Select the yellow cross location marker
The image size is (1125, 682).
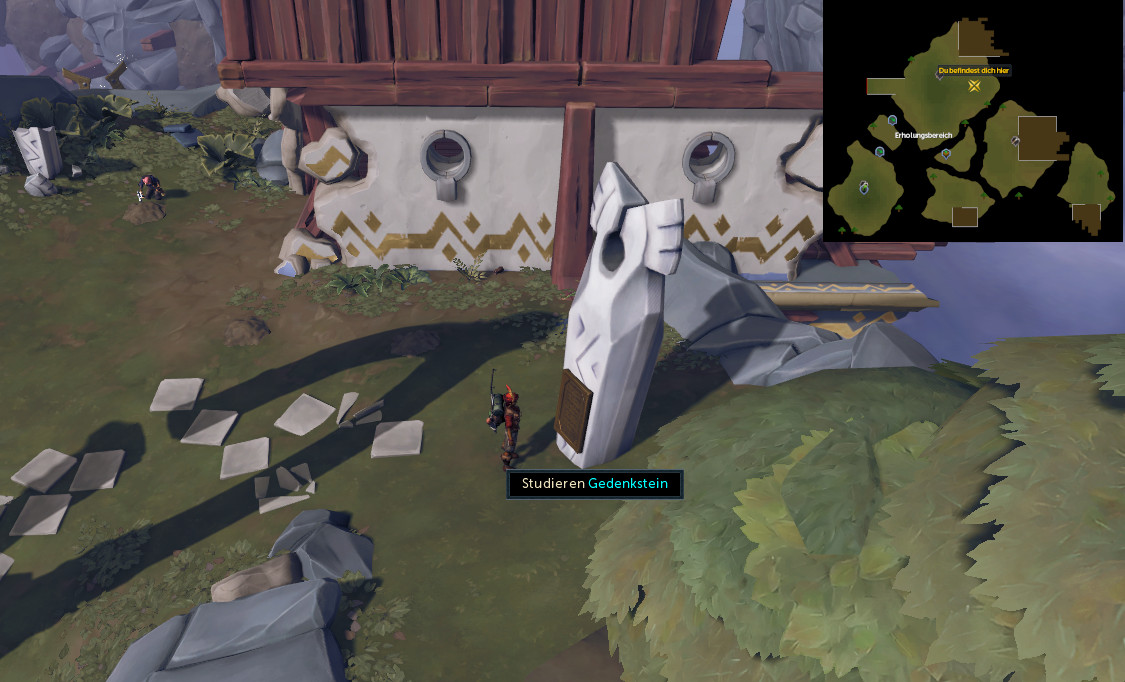pyautogui.click(x=974, y=86)
